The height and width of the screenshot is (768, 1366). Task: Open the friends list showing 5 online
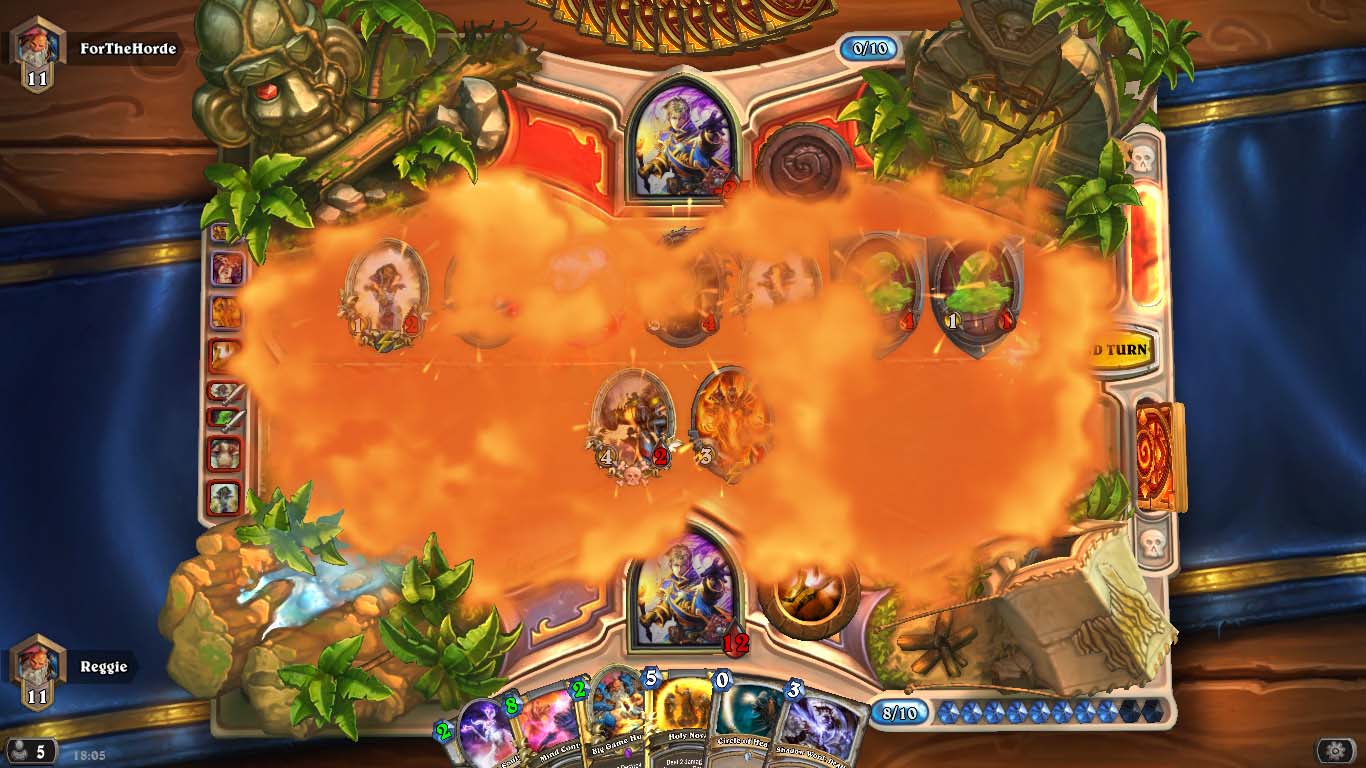(x=30, y=751)
